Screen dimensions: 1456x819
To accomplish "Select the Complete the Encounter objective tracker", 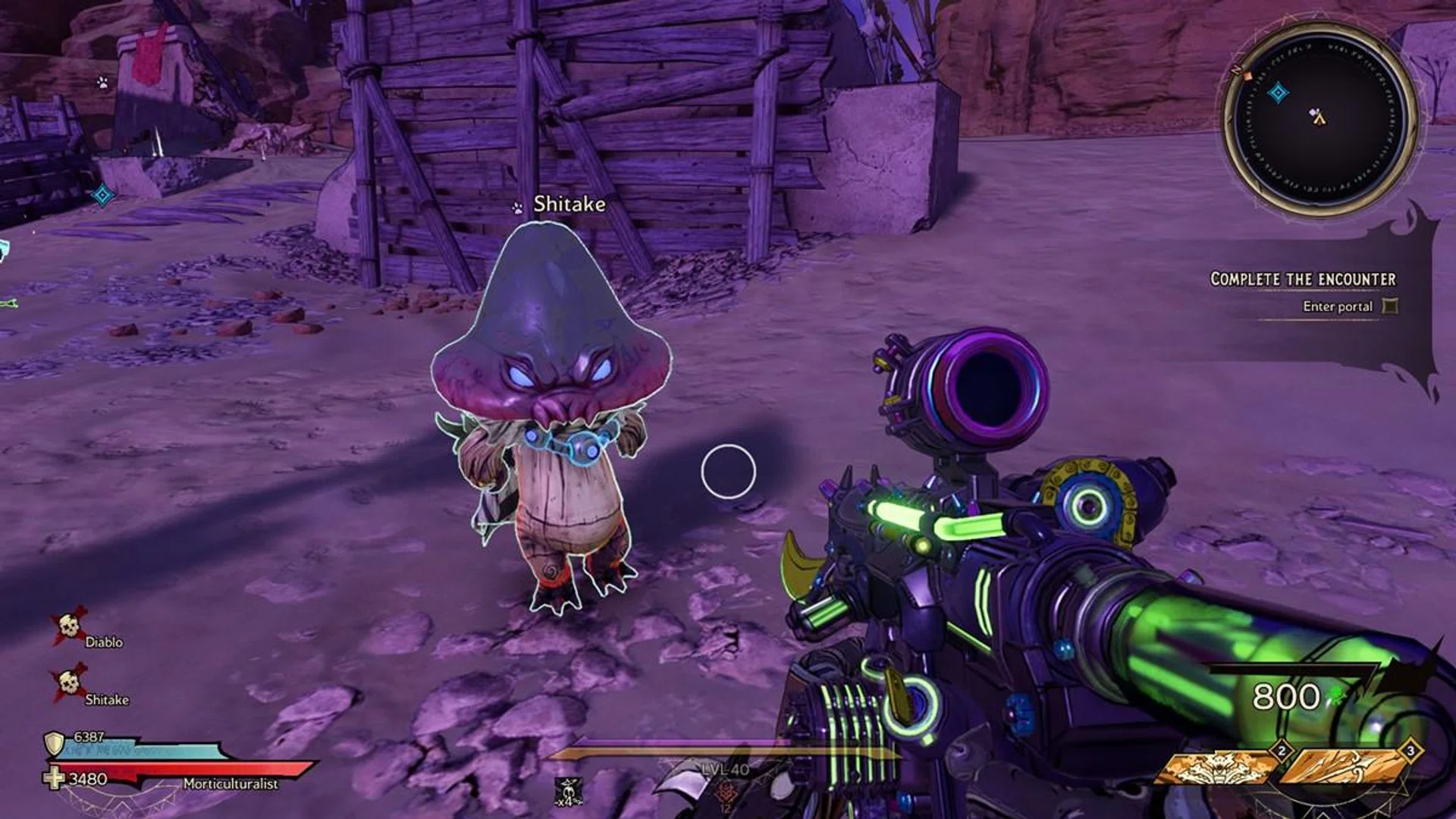I will click(x=1302, y=279).
